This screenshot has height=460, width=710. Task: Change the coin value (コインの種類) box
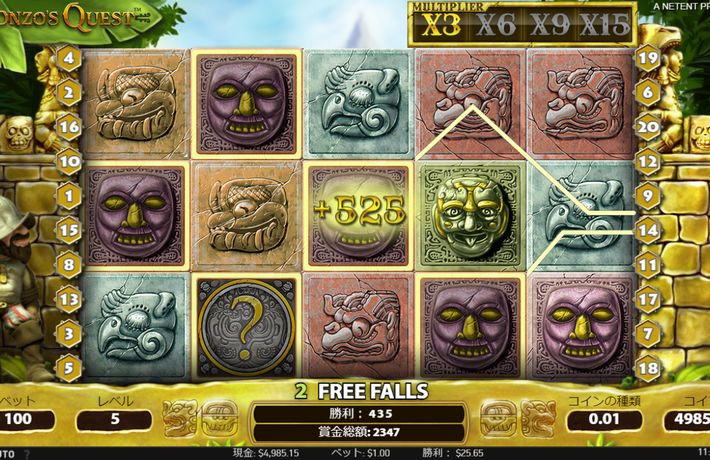[x=601, y=419]
